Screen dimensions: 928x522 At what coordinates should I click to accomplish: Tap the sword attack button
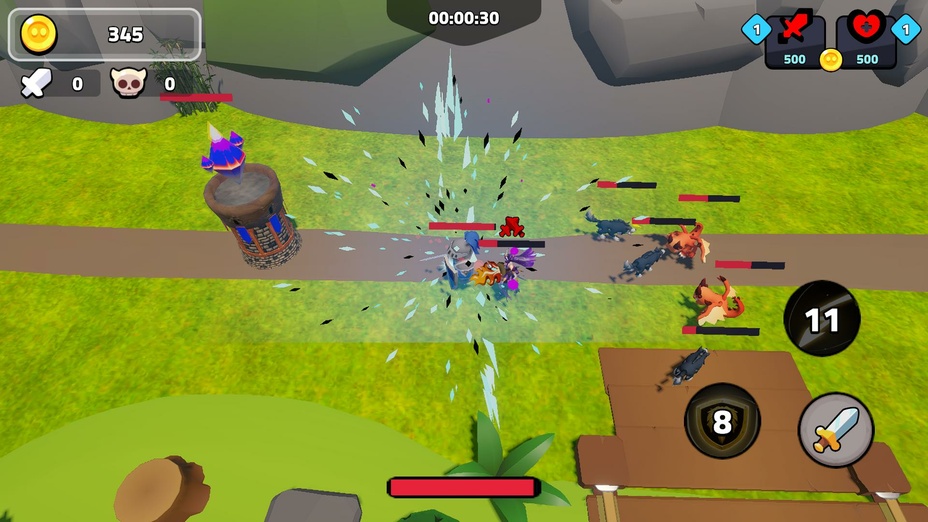(836, 429)
